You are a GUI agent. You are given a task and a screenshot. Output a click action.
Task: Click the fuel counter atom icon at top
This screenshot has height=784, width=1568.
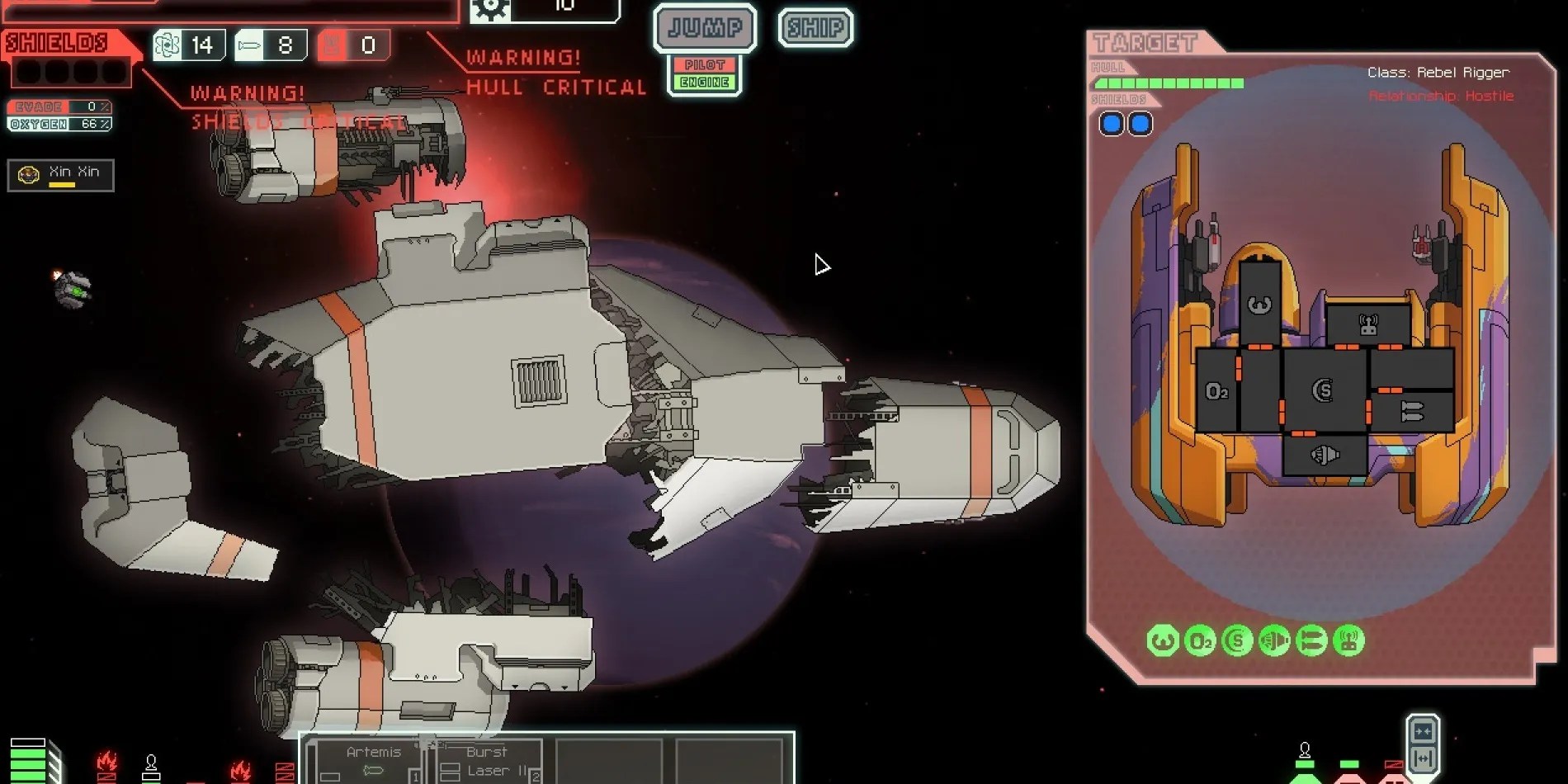coord(165,45)
